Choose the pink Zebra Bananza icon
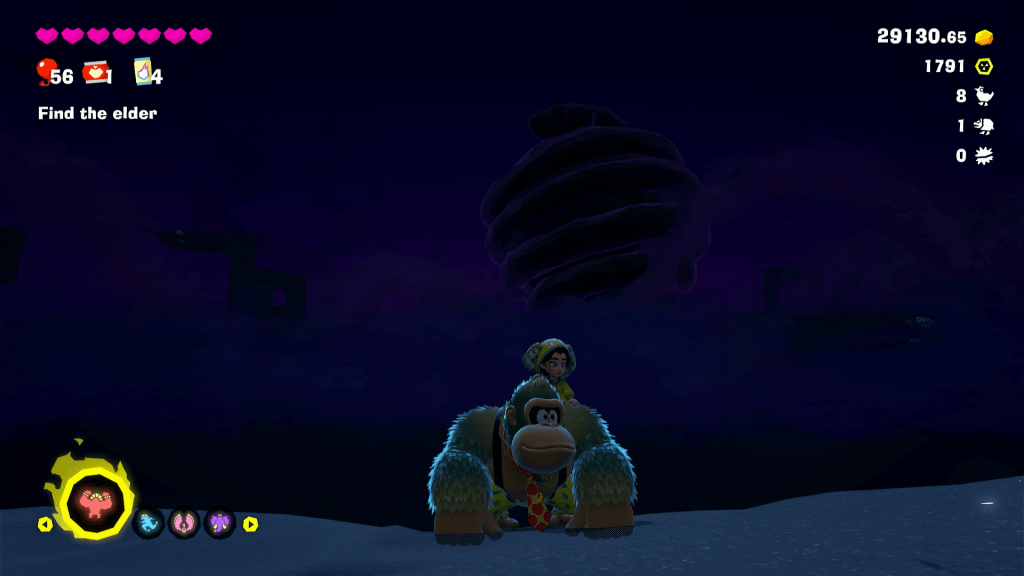Viewport: 1024px width, 576px height. click(184, 522)
